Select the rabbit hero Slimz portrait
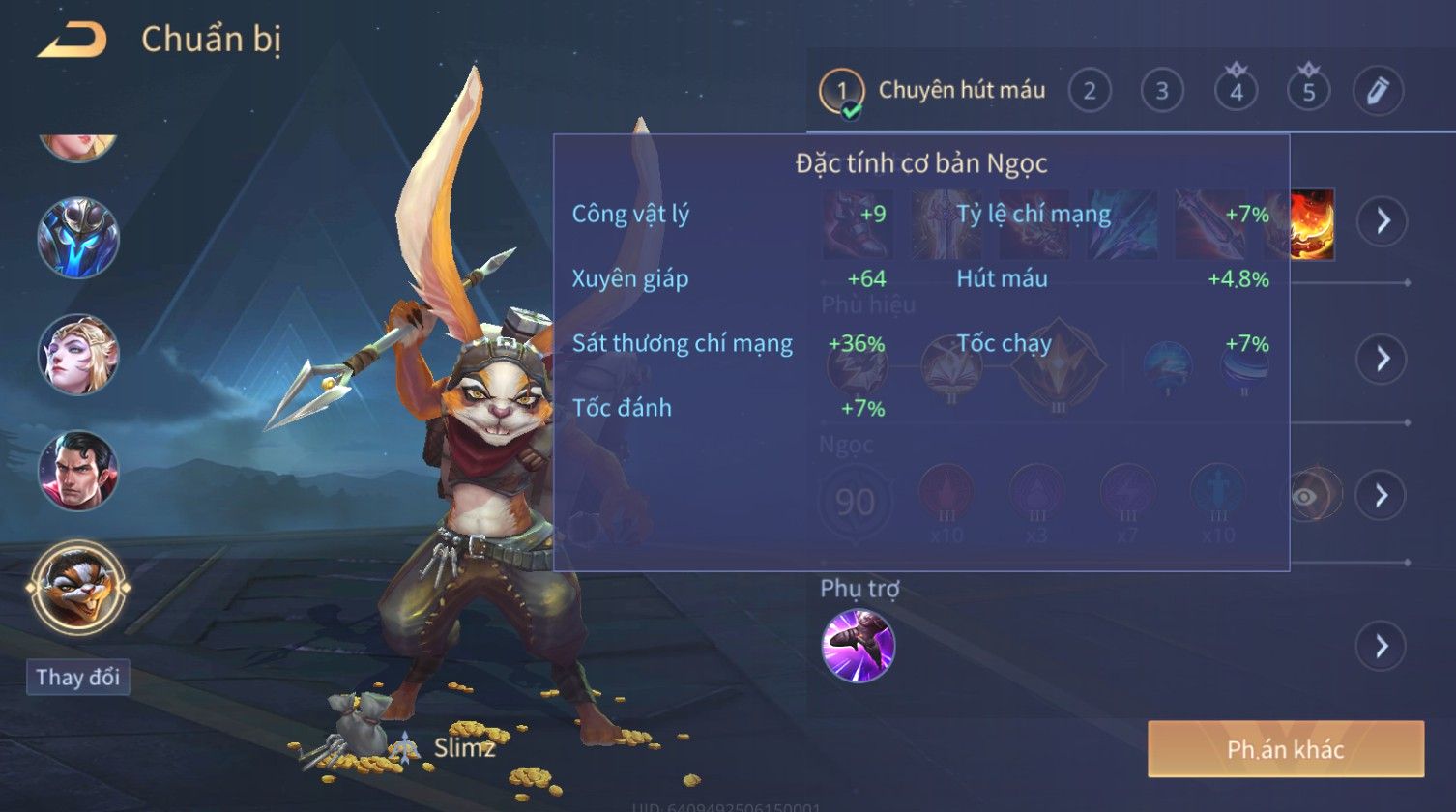Image resolution: width=1456 pixels, height=812 pixels. [x=77, y=587]
